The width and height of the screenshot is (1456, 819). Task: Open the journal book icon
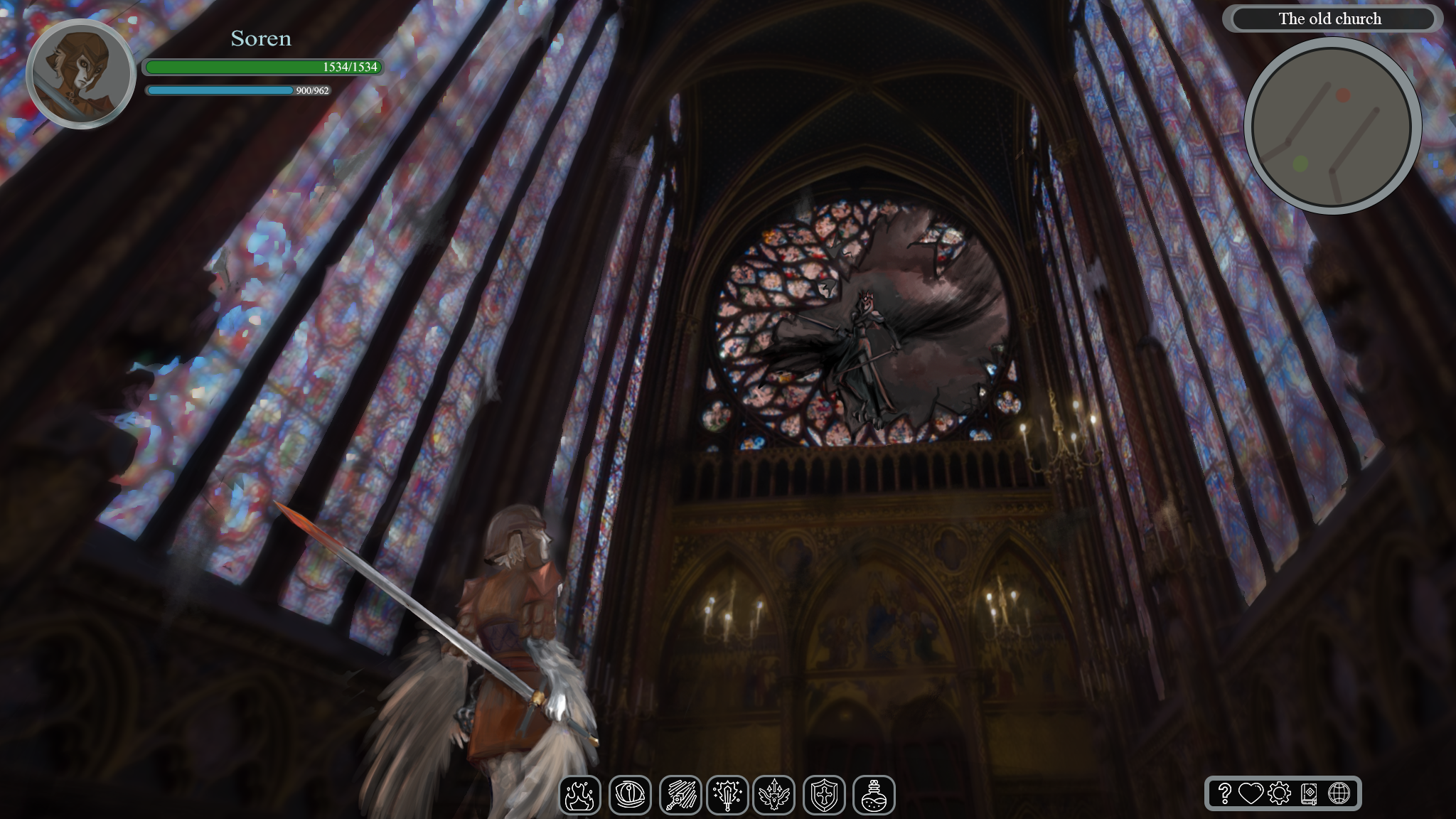tap(1309, 793)
